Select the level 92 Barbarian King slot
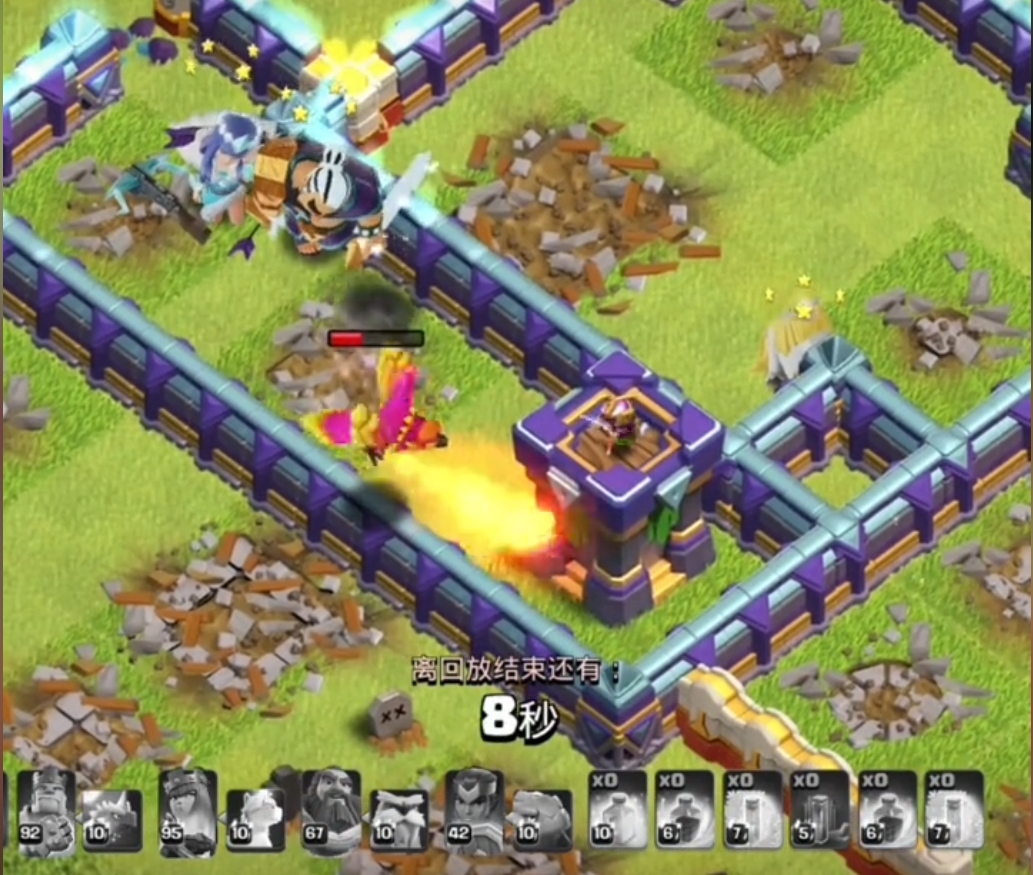 click(47, 812)
